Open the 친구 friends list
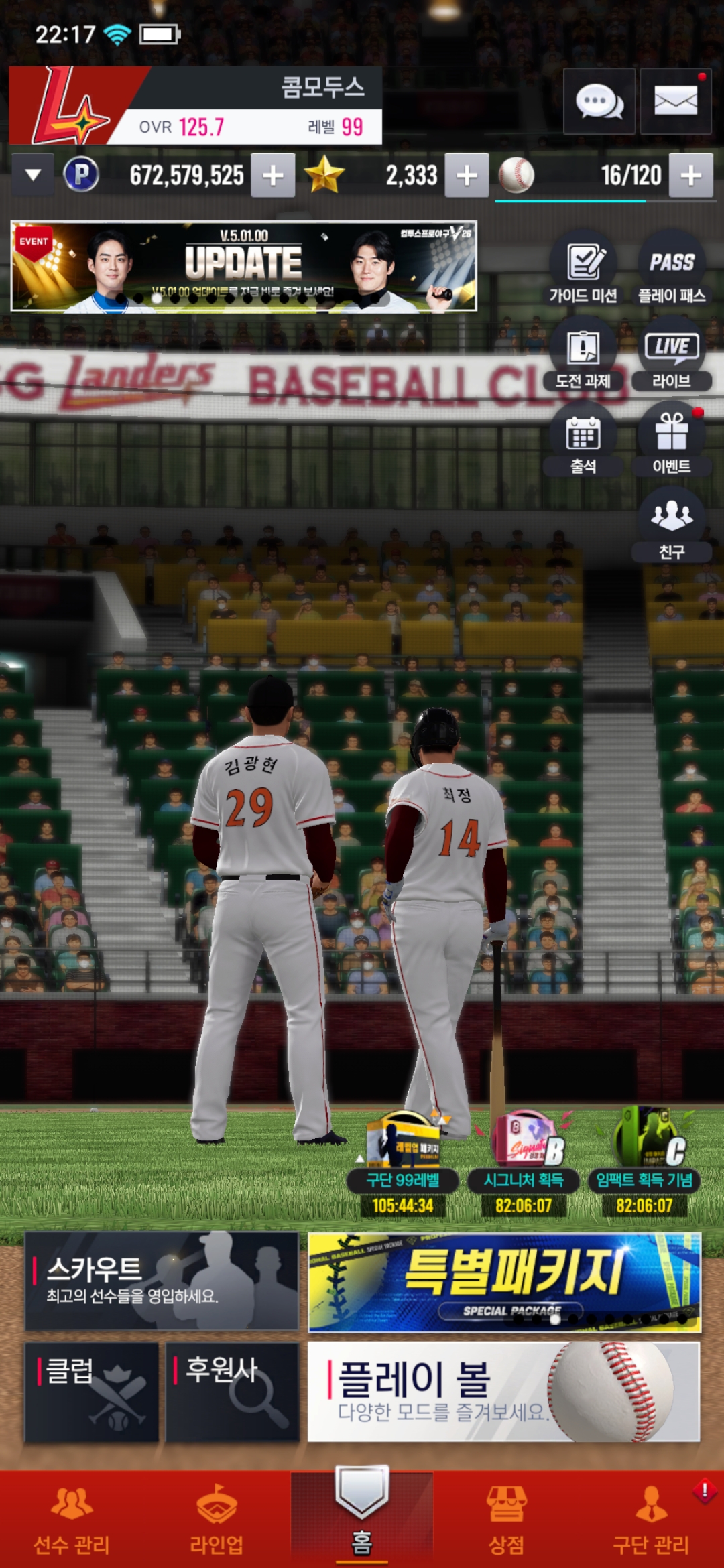The width and height of the screenshot is (724, 1568). [672, 527]
